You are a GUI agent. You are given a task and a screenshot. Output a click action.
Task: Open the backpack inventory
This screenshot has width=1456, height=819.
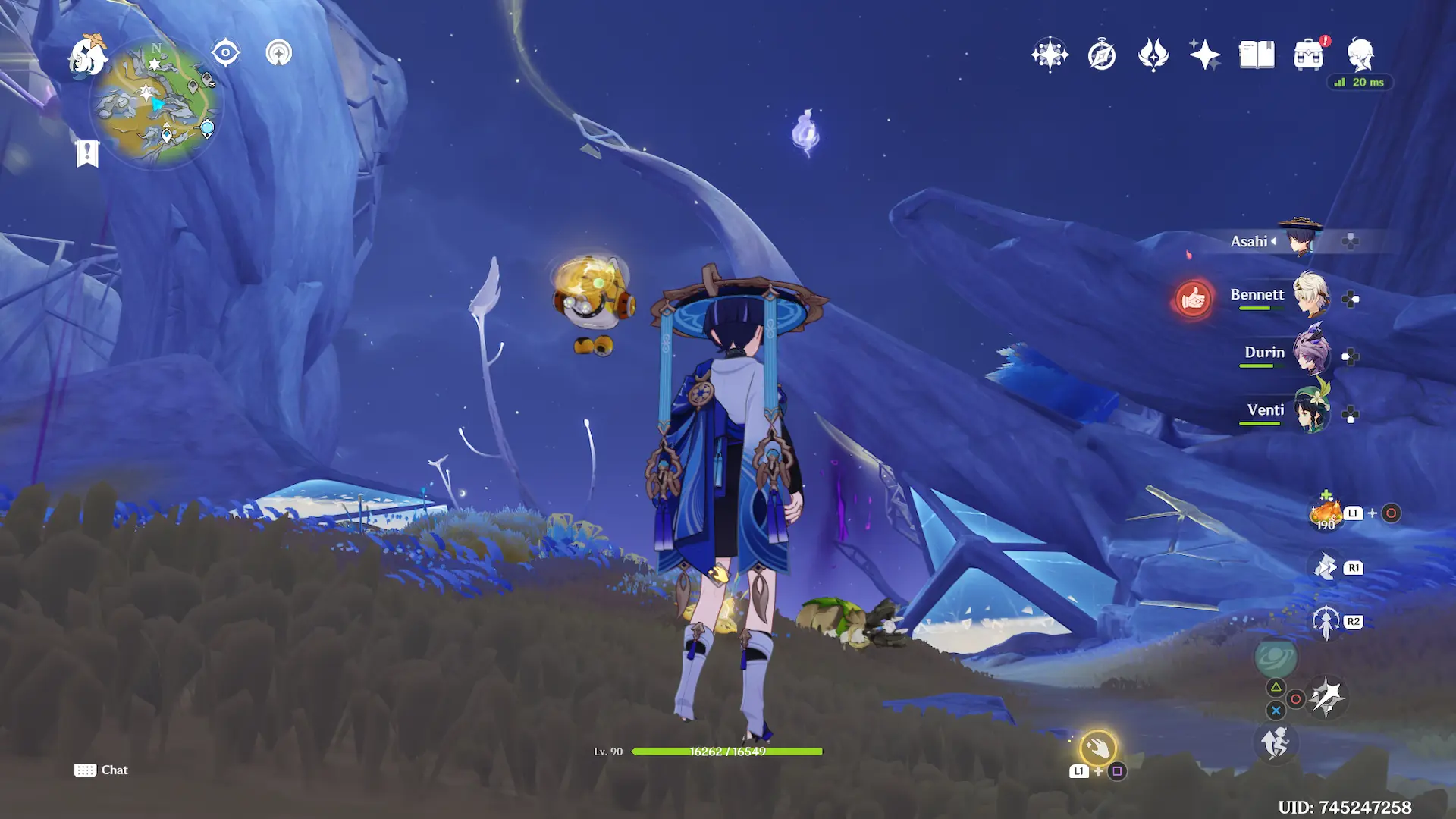1308,55
